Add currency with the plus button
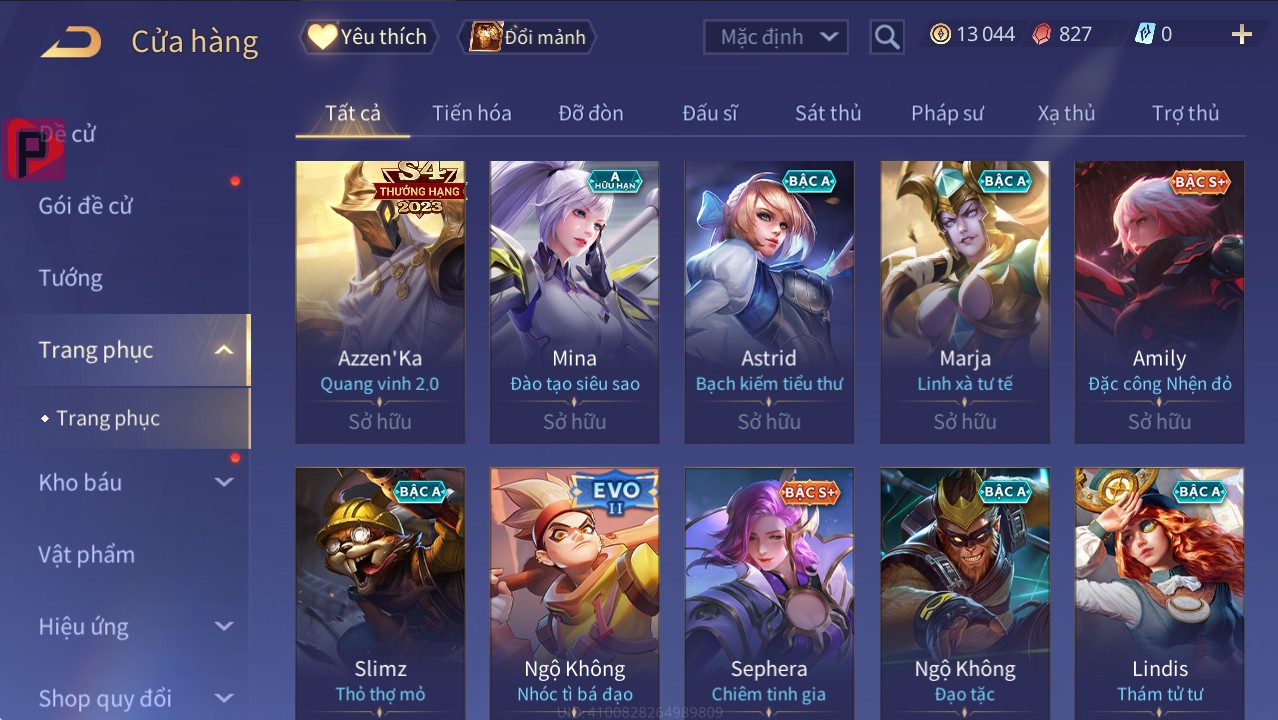 click(1241, 35)
